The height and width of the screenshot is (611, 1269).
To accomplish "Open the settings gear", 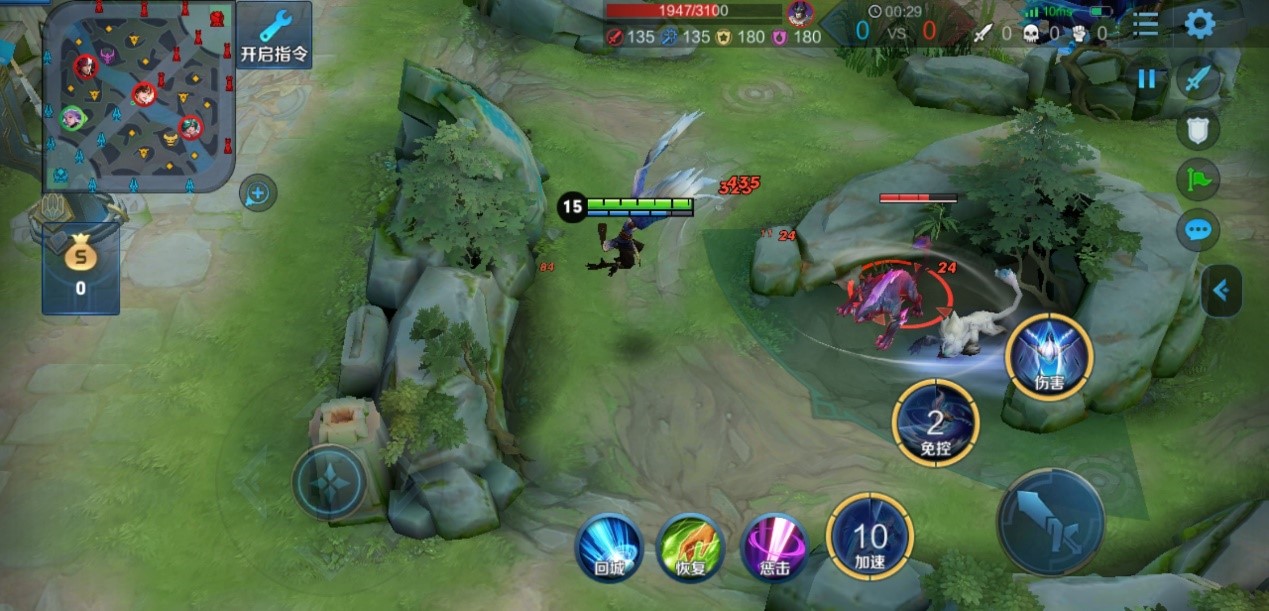I will [1199, 23].
